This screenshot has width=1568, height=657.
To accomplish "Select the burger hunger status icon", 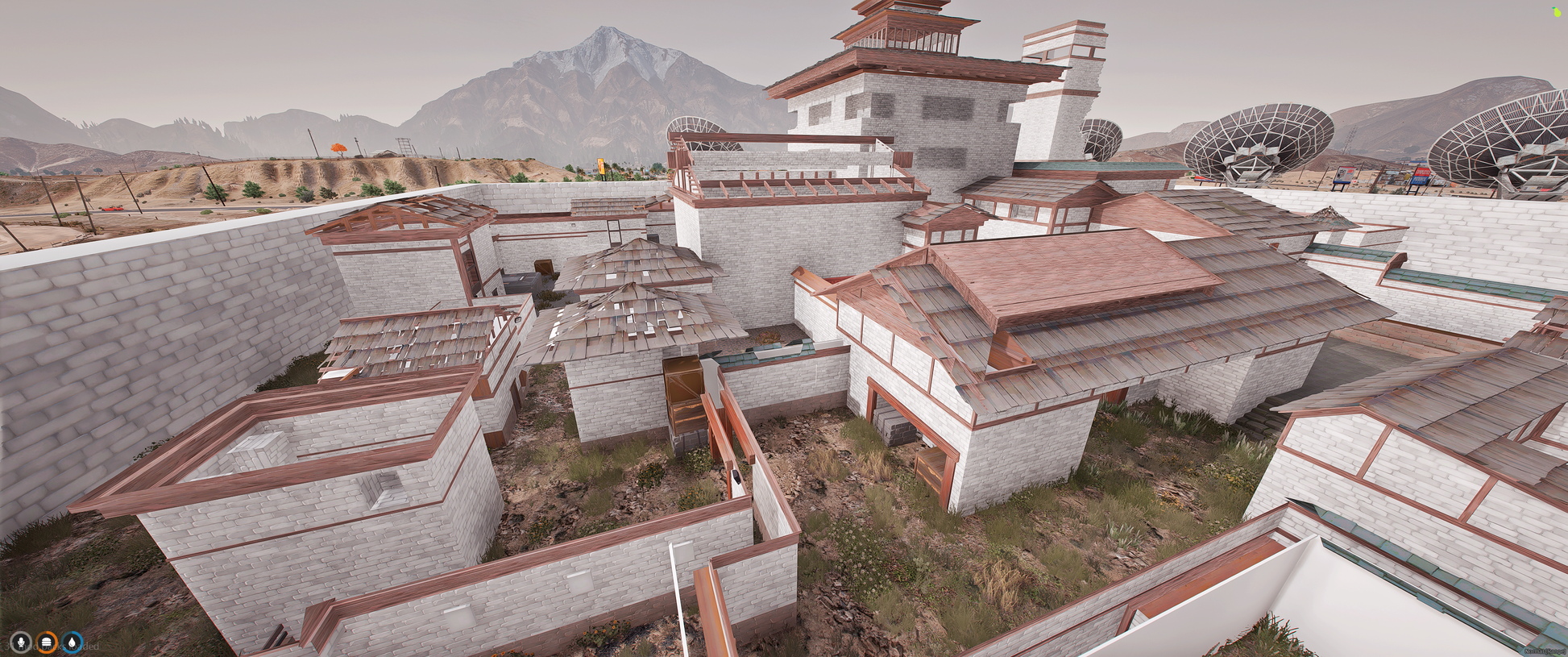I will 47,642.
